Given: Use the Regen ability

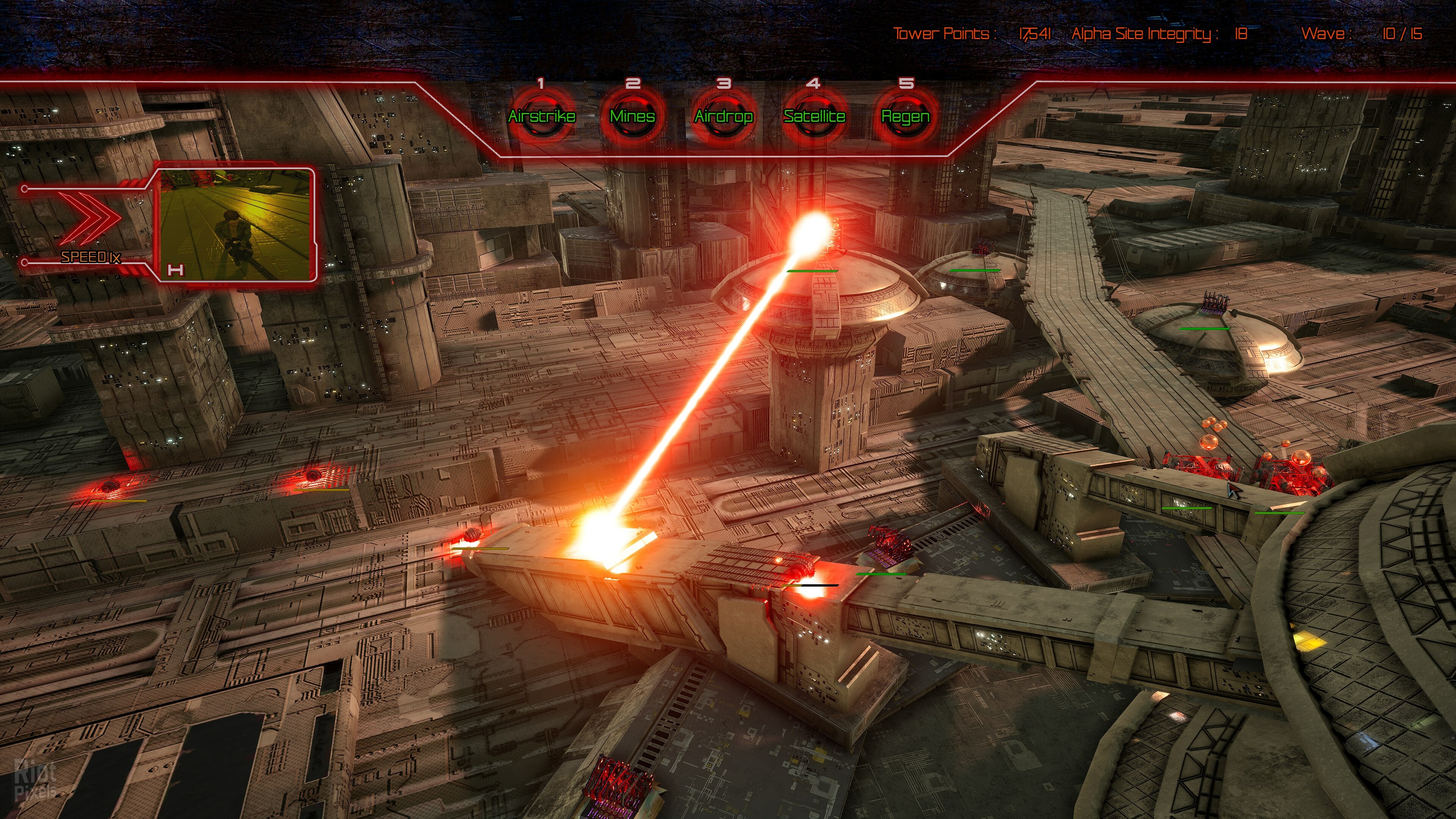Looking at the screenshot, I should coord(905,116).
